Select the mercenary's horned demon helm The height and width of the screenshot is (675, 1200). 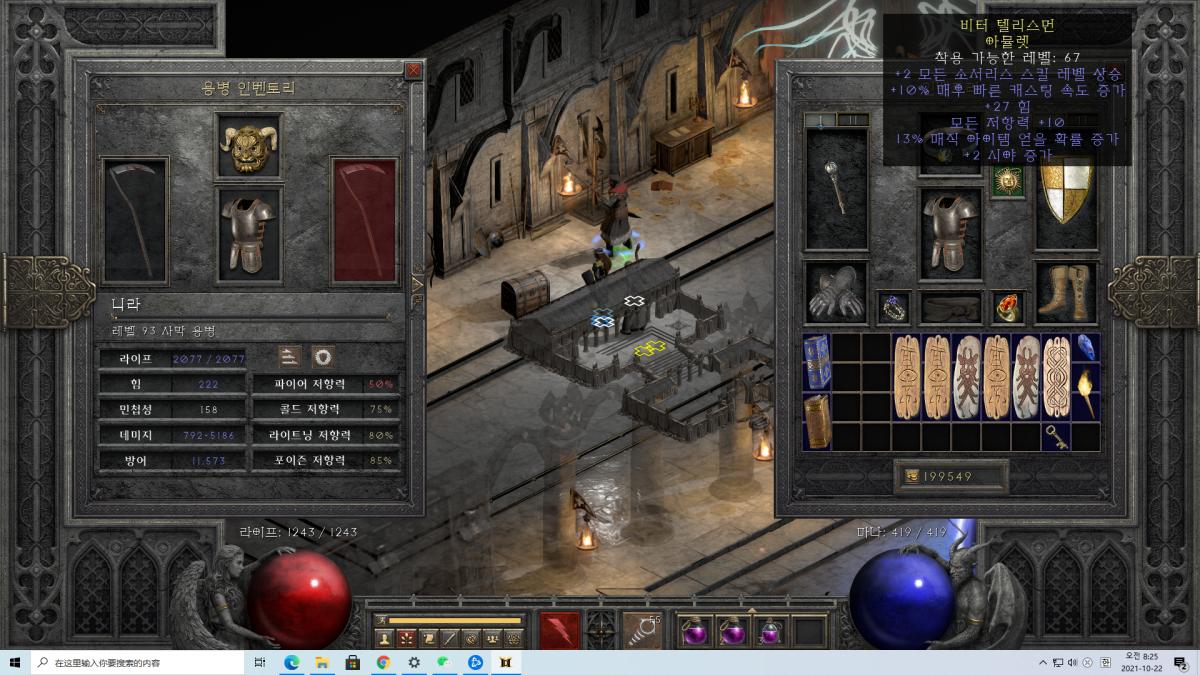coord(247,147)
